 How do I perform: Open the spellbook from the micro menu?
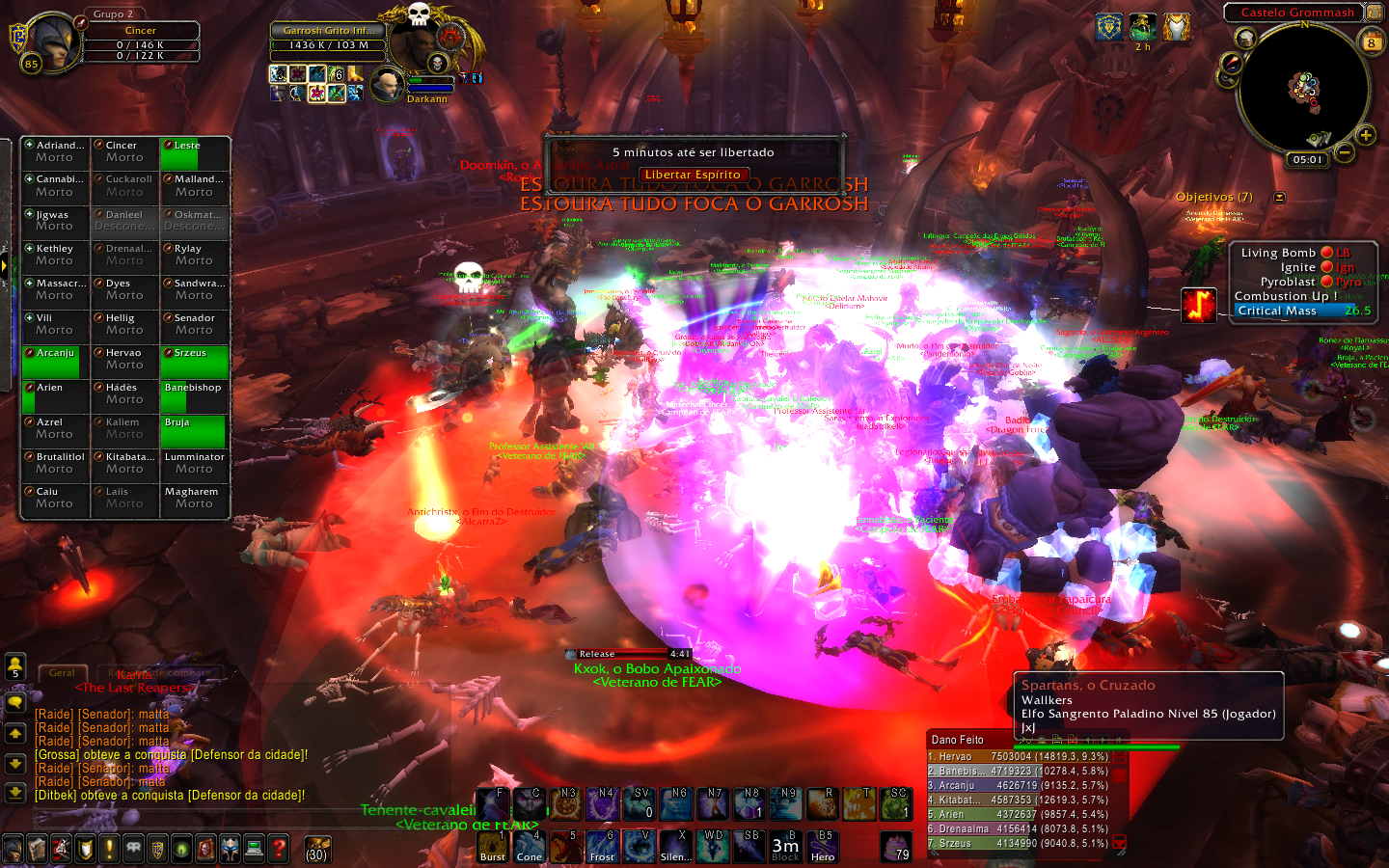click(x=37, y=849)
